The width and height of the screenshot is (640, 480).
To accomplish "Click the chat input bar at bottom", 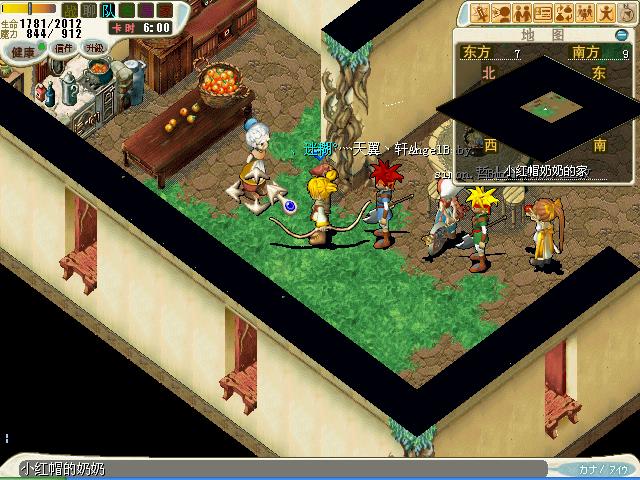I will [x=280, y=469].
